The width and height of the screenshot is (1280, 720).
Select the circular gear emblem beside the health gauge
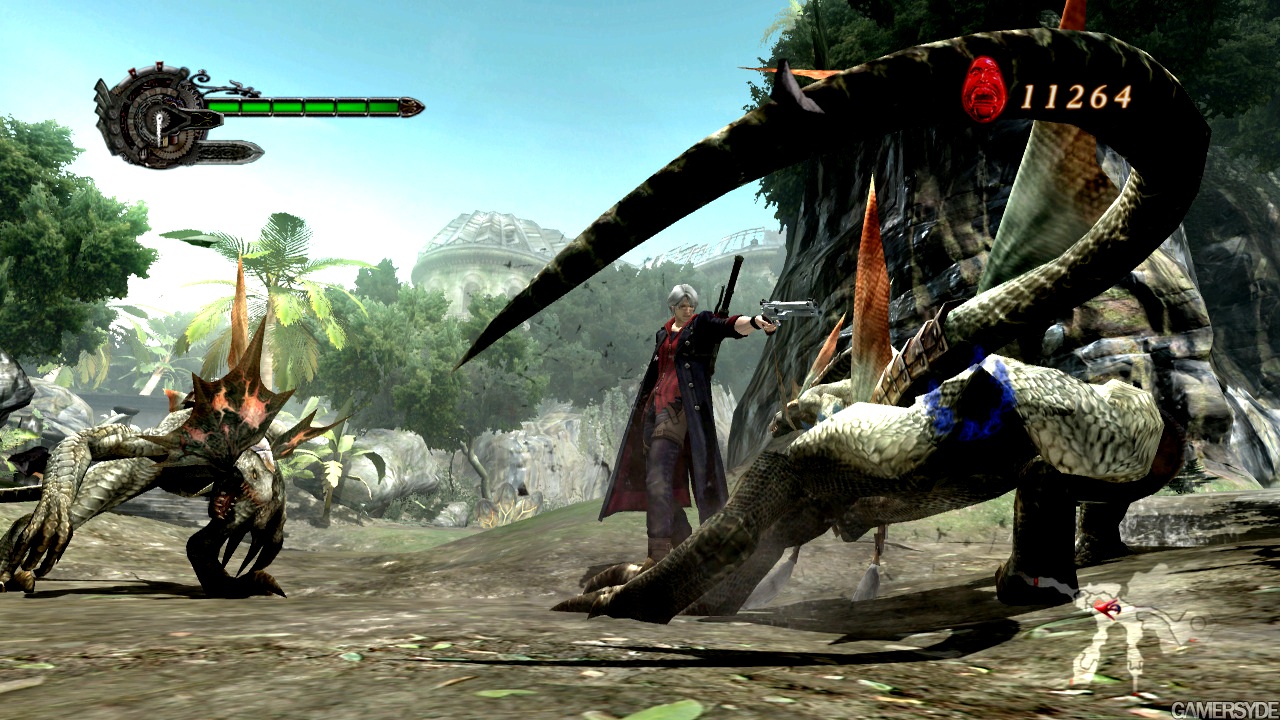156,118
